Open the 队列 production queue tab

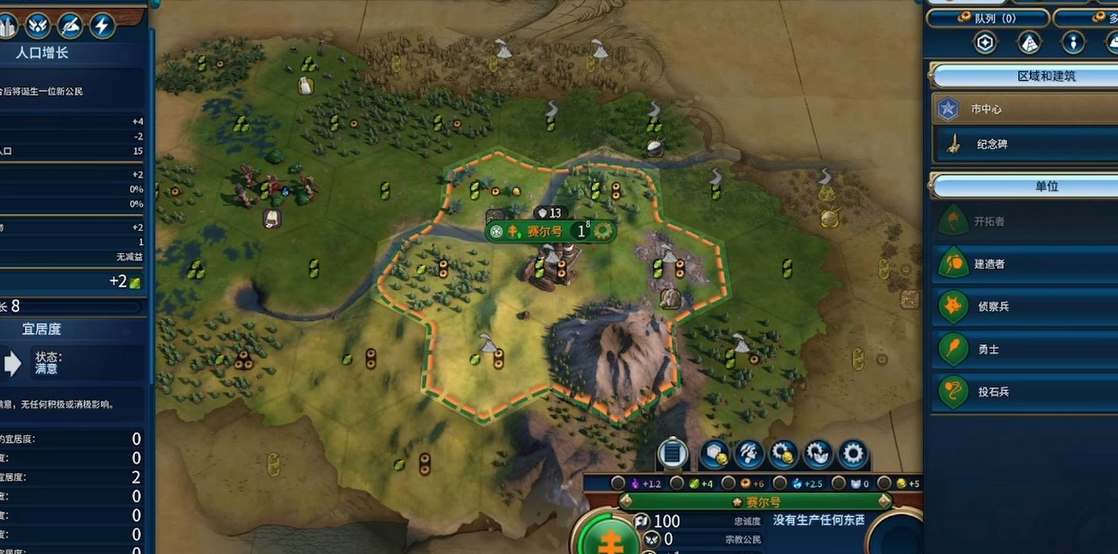(987, 18)
